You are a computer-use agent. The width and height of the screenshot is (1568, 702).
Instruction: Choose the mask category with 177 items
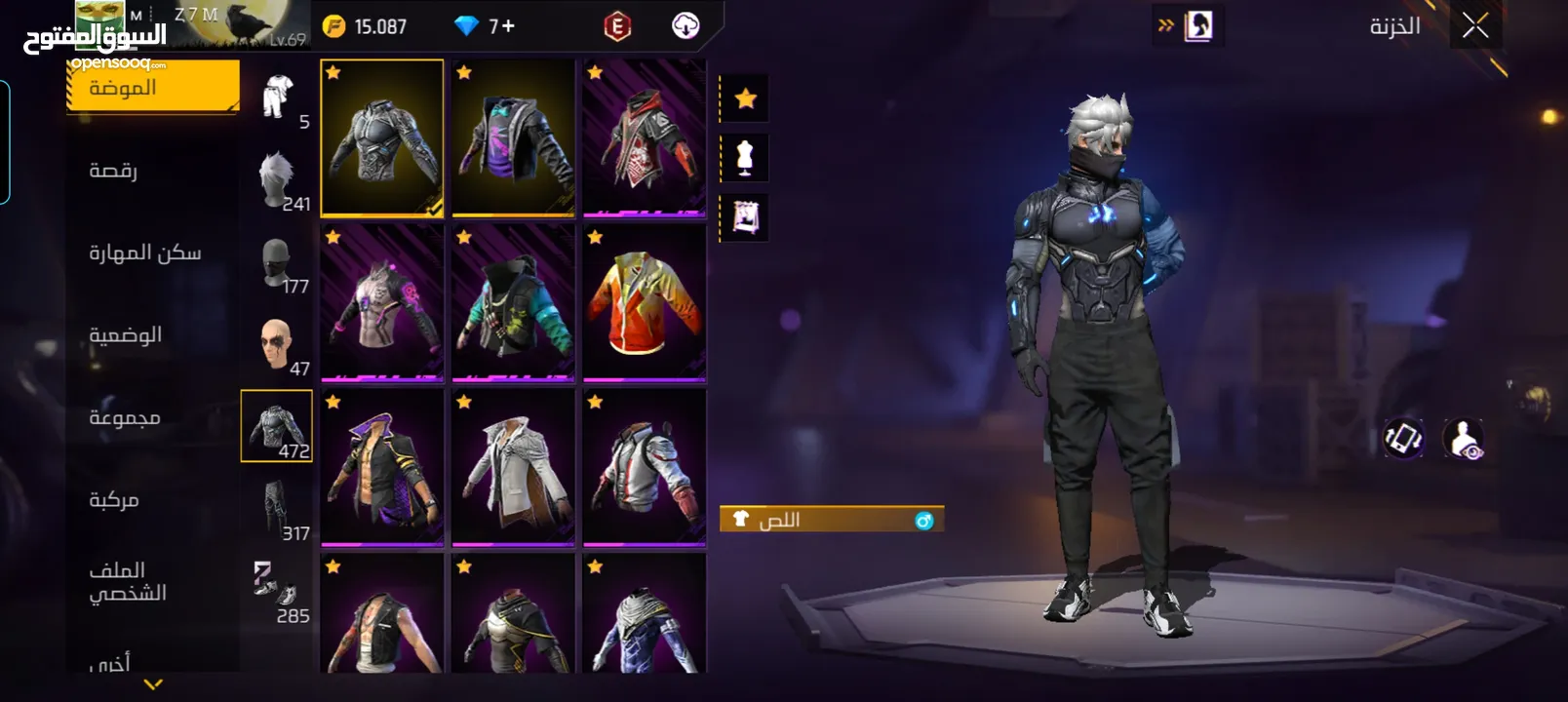[x=278, y=262]
